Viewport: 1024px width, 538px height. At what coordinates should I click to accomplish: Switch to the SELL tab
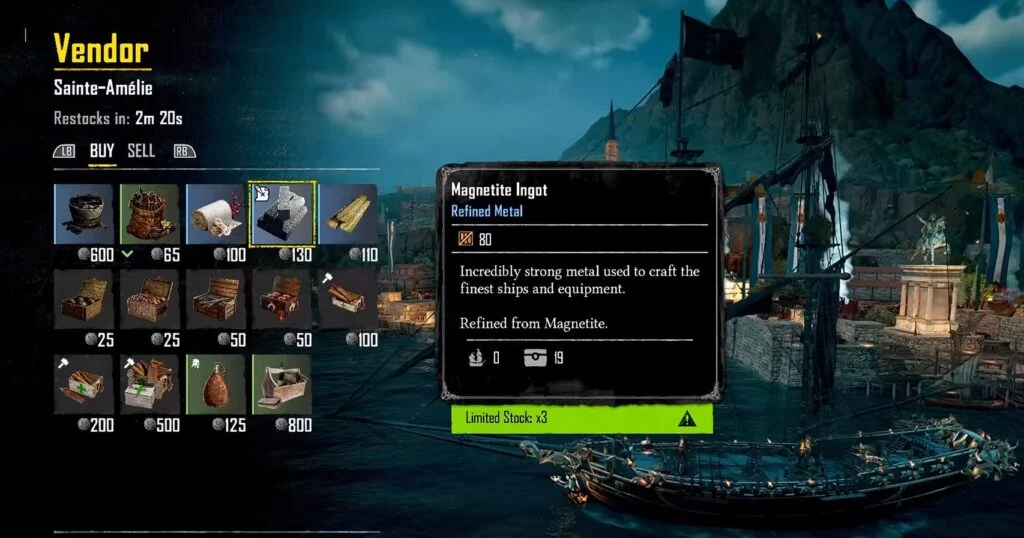click(141, 151)
